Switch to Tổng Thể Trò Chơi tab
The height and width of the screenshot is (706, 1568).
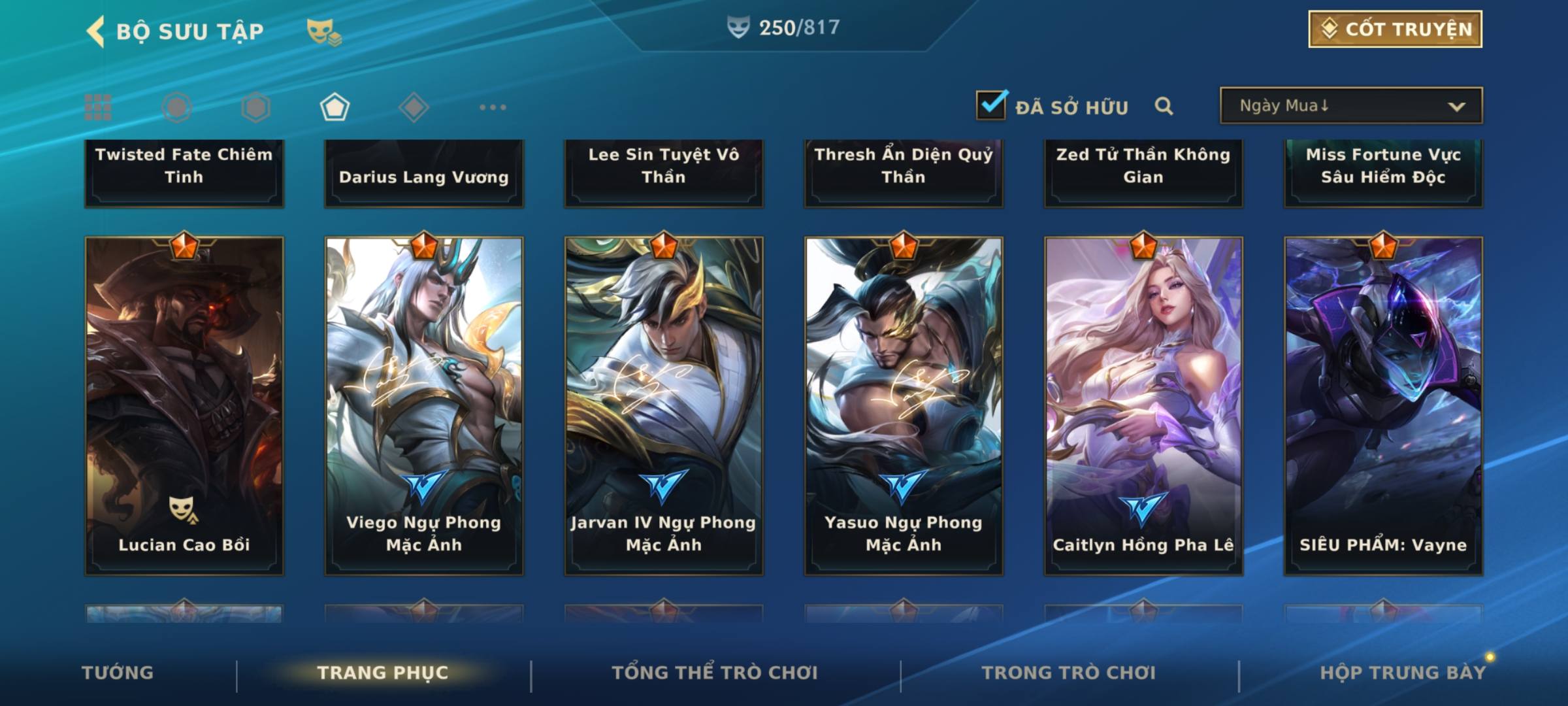coord(715,673)
